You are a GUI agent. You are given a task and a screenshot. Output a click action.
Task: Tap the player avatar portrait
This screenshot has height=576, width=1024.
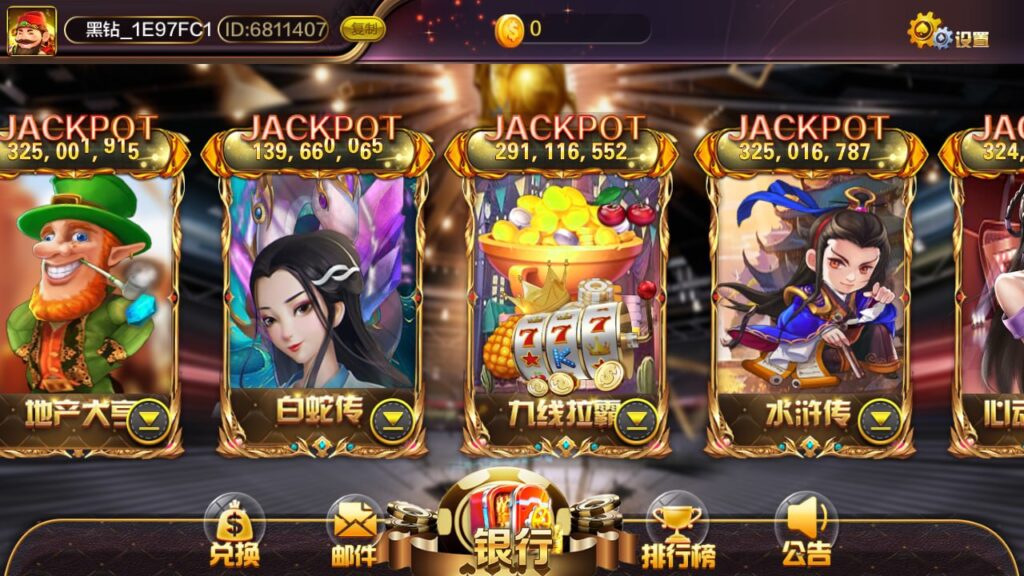pos(32,30)
